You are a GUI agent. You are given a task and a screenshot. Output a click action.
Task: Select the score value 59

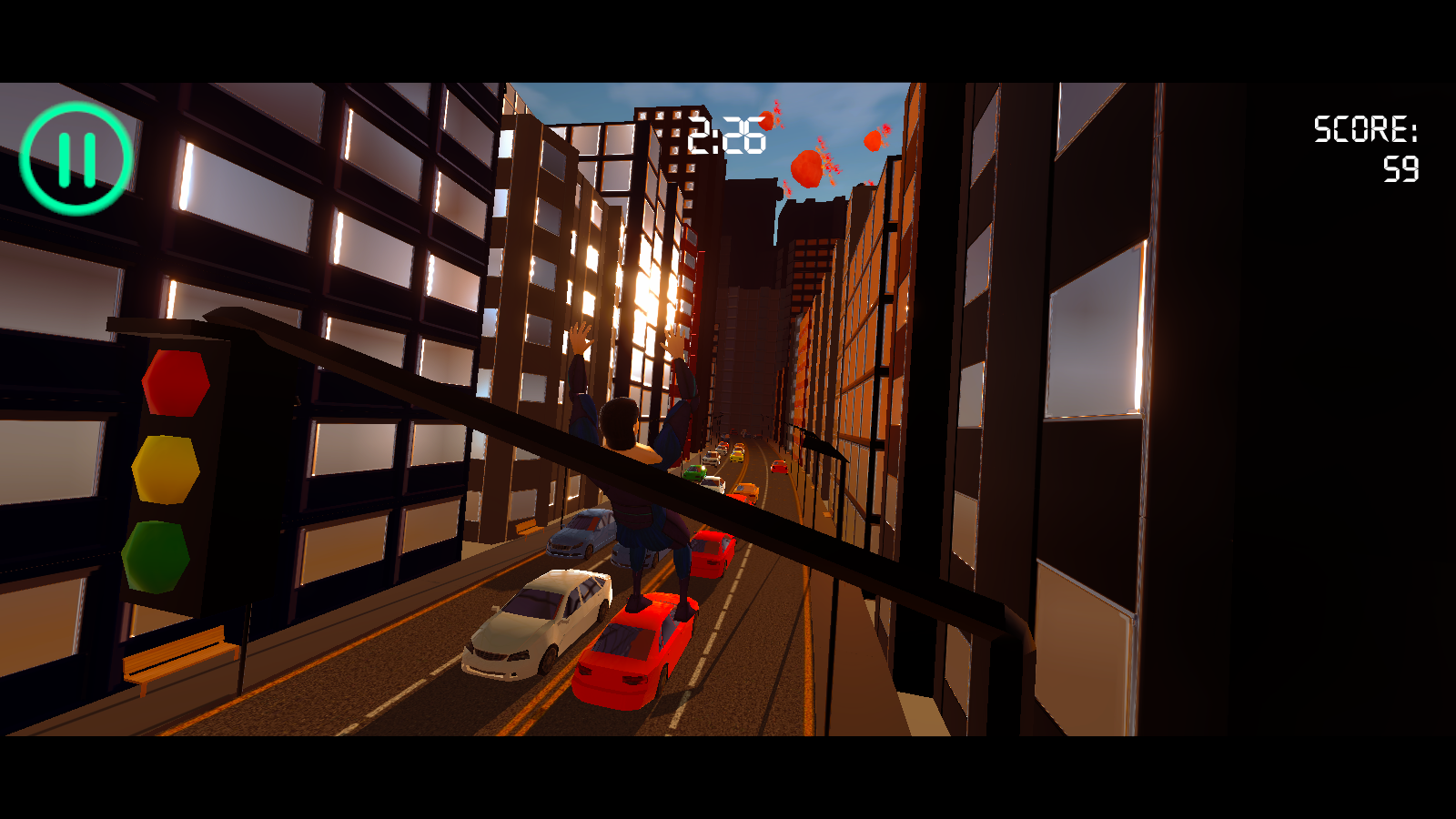click(x=1401, y=168)
